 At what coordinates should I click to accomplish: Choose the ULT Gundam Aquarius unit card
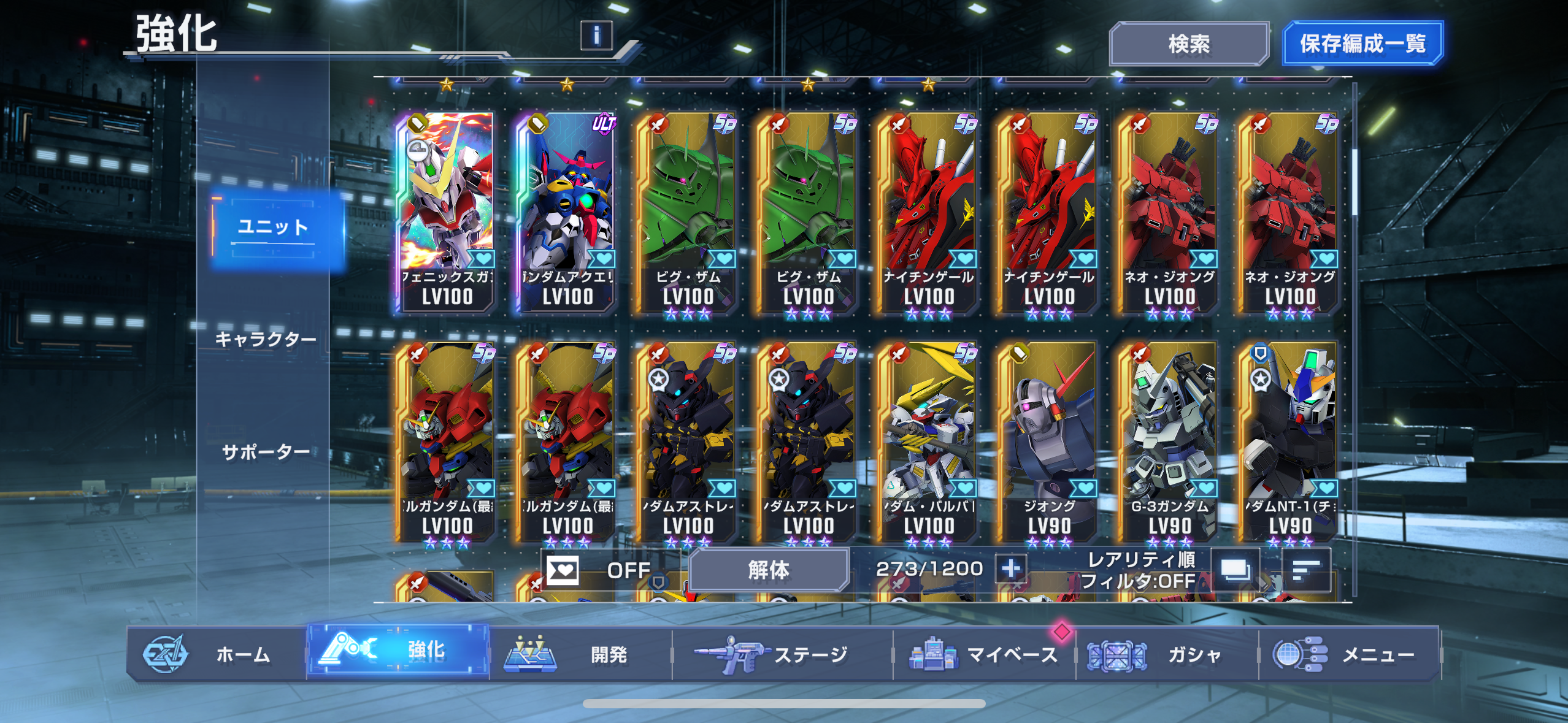click(567, 212)
